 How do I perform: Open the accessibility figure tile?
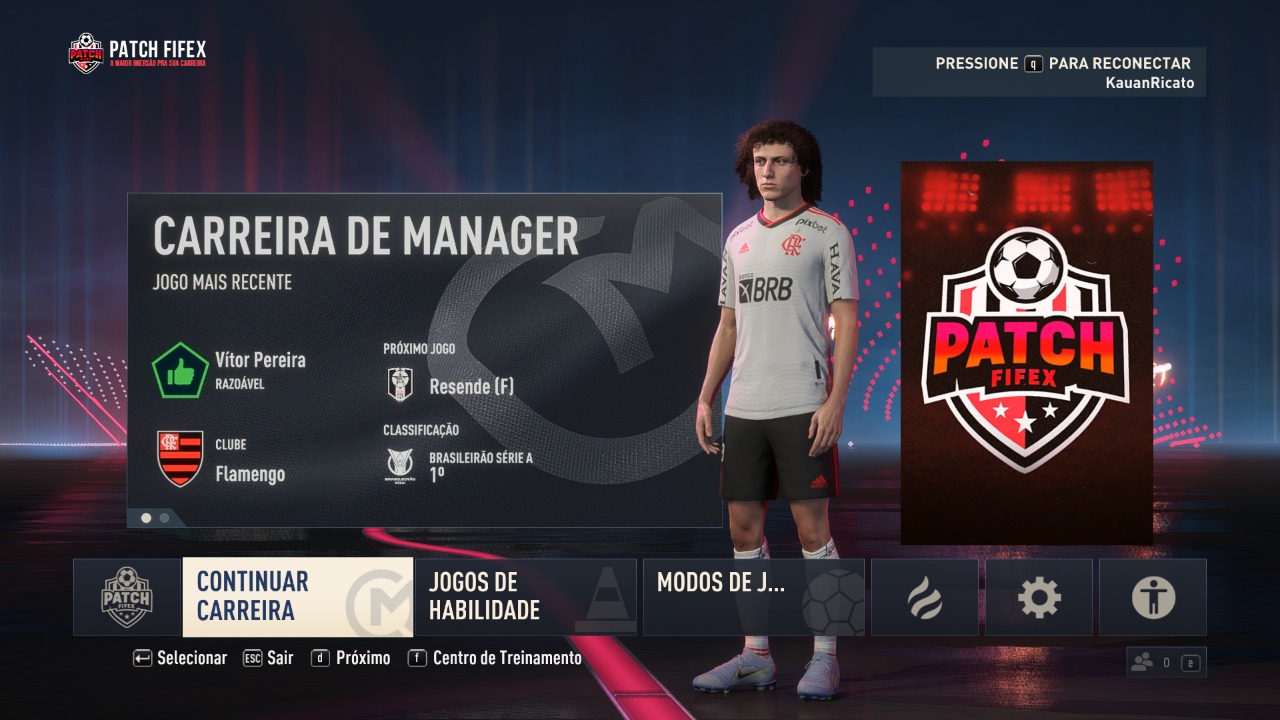pos(1152,597)
